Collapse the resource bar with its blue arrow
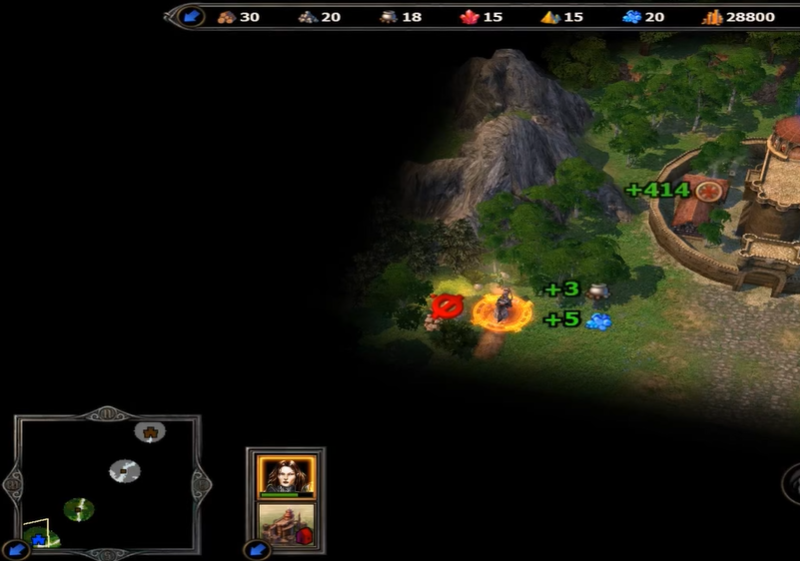 click(x=192, y=16)
